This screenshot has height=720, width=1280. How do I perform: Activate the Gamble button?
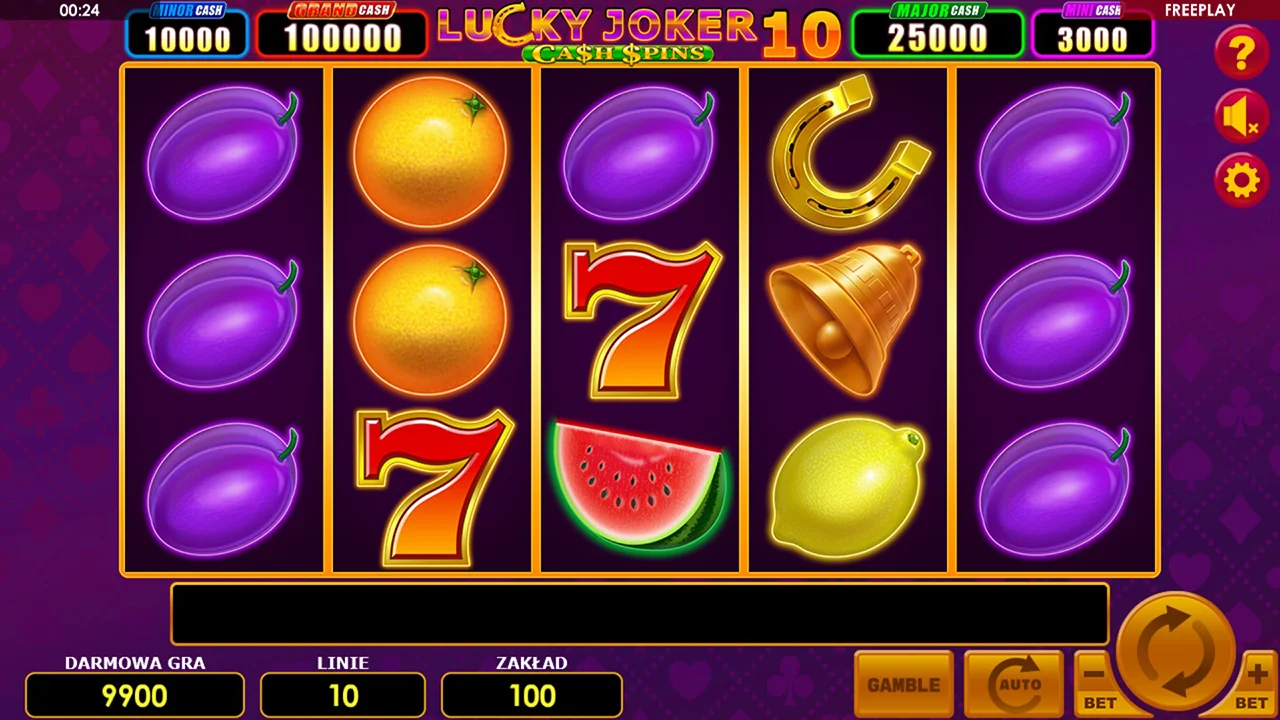pos(904,684)
